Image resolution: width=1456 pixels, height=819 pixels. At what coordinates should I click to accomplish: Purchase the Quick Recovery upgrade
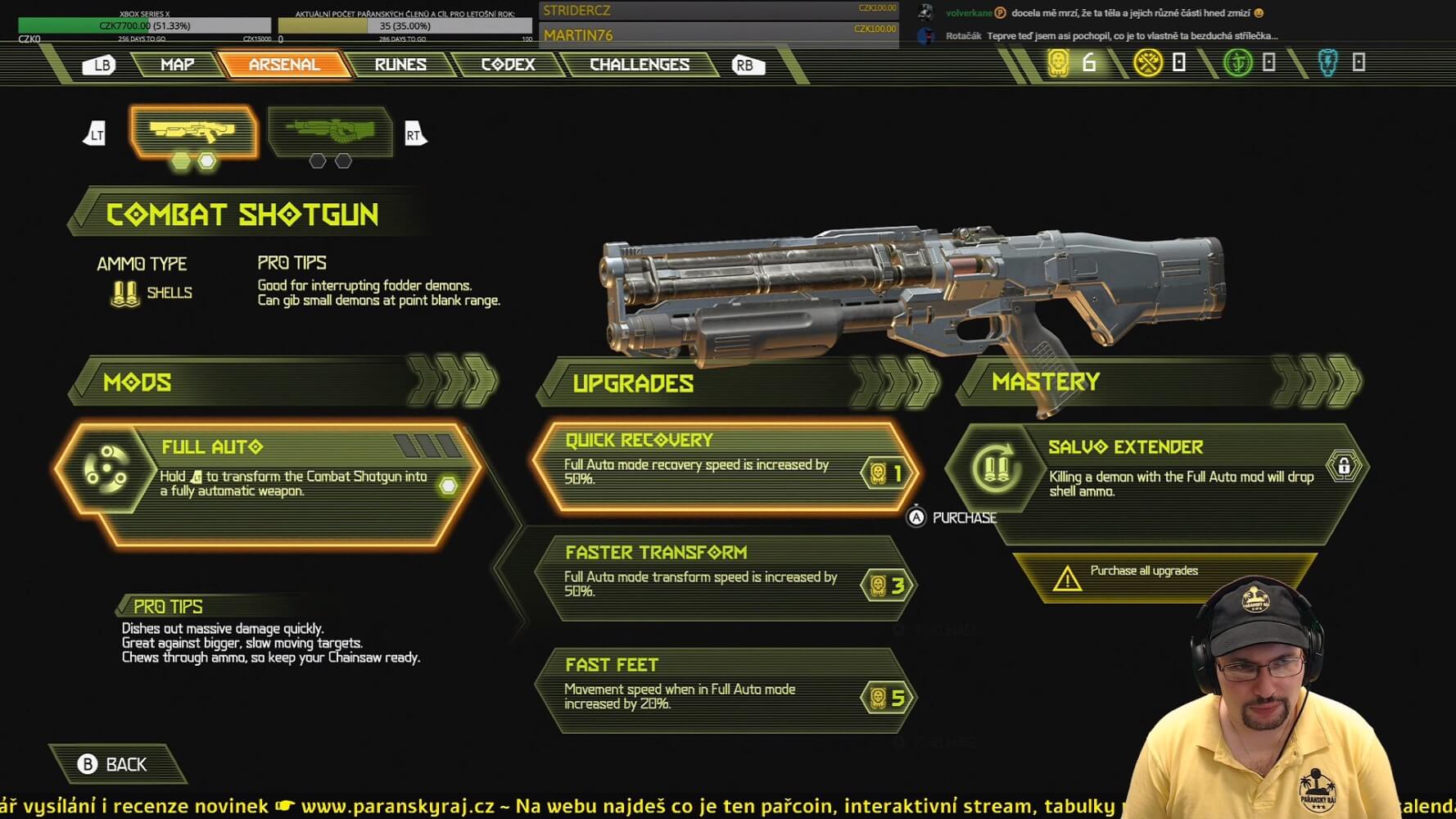[725, 467]
